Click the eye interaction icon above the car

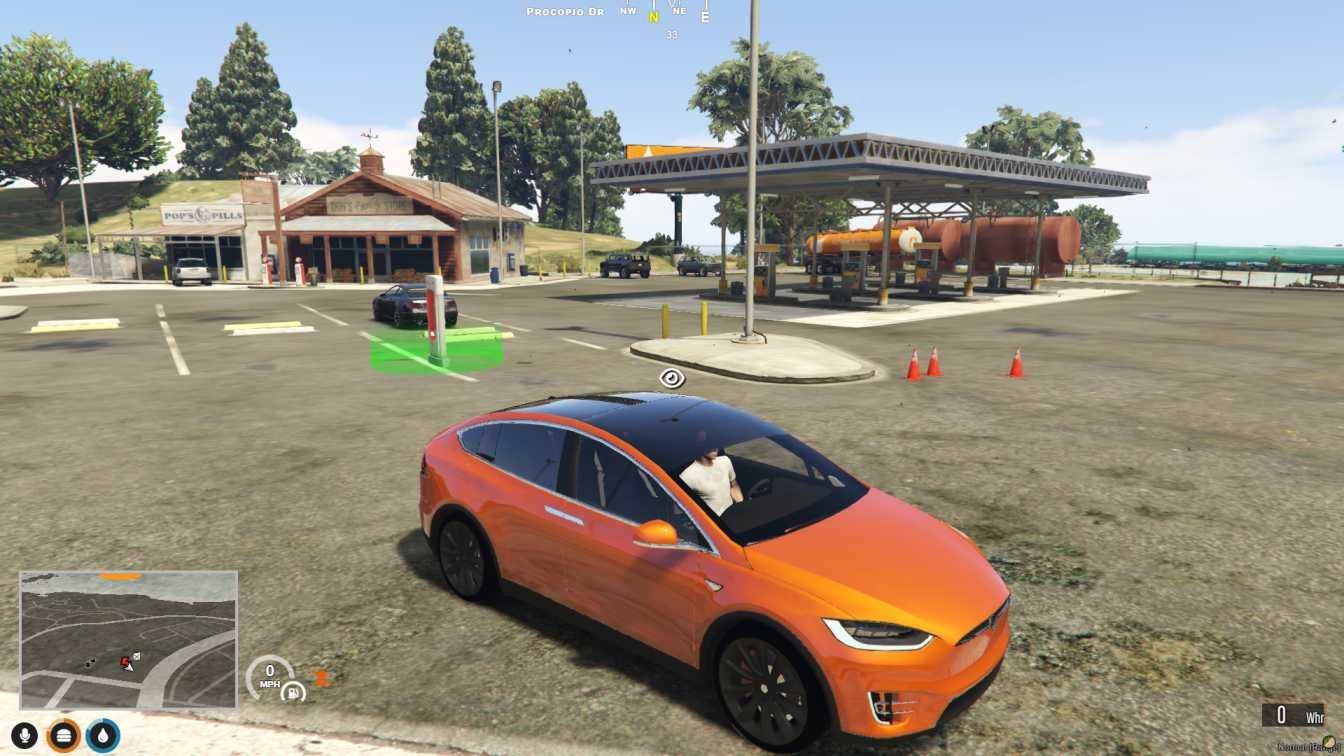(671, 378)
